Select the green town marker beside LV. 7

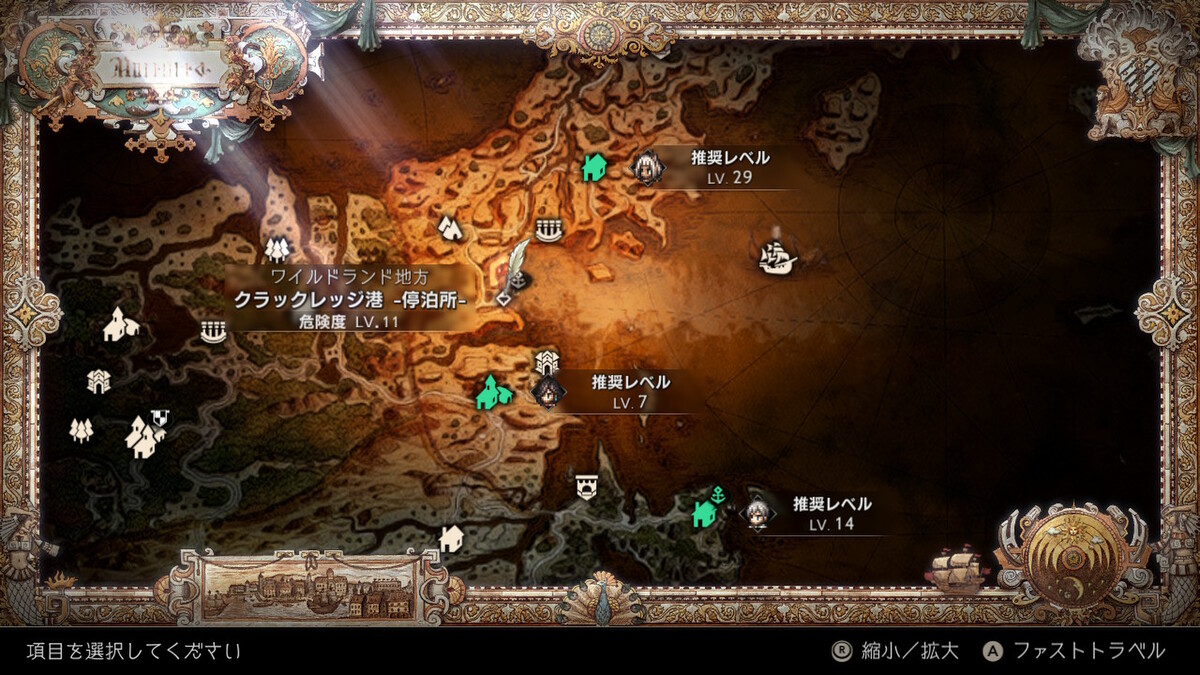coord(489,392)
